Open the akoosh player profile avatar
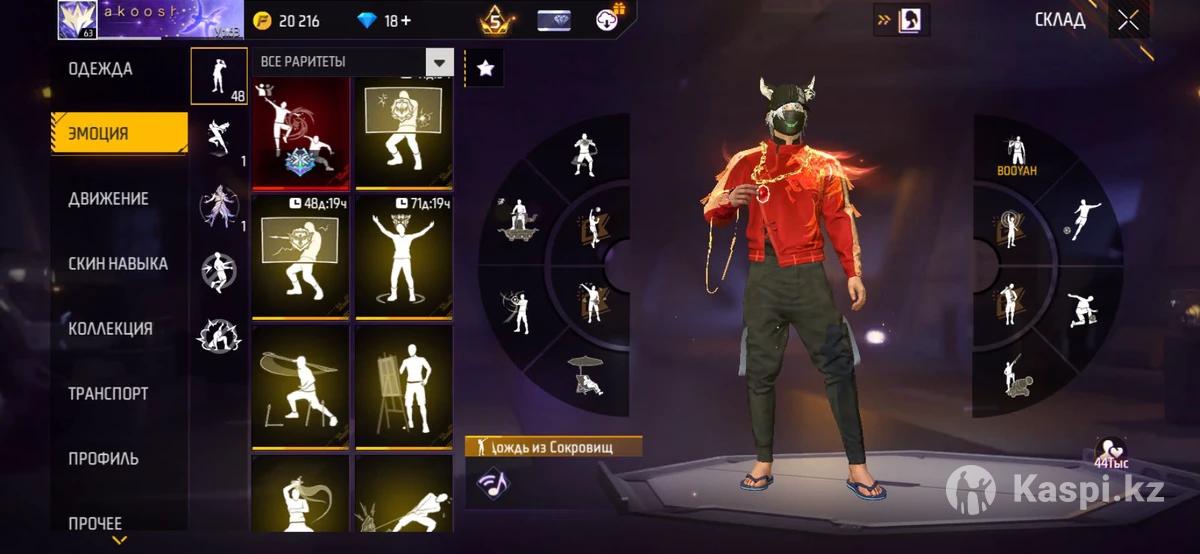Screen dimensions: 1200x554 77,18
